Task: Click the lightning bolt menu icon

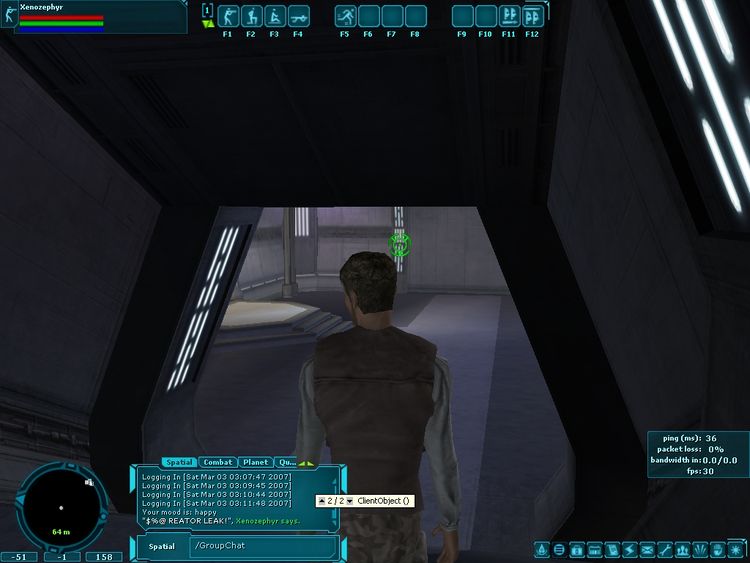Action: pyautogui.click(x=629, y=549)
